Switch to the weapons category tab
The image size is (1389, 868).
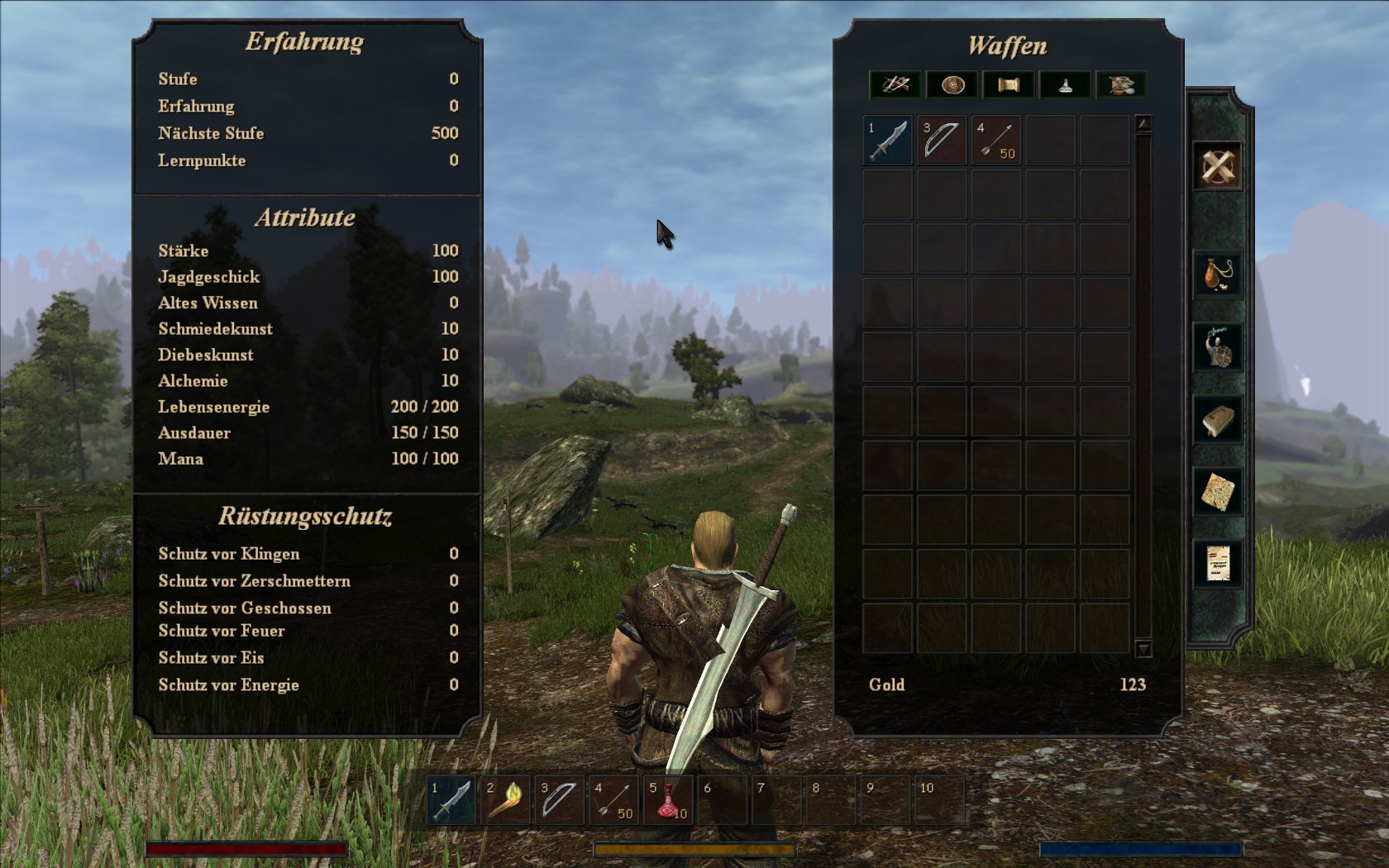tap(895, 84)
